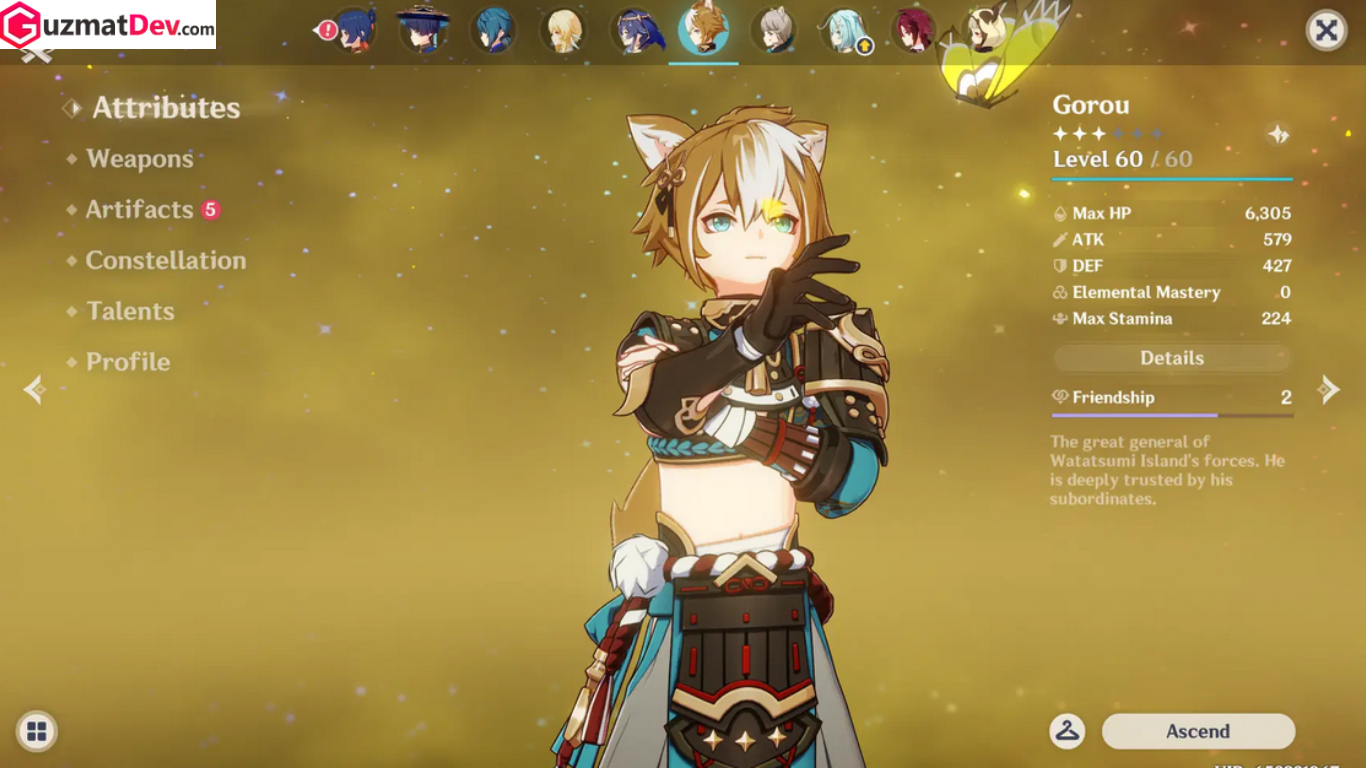1366x768 pixels.
Task: Open the Attributes menu entry
Action: click(x=166, y=108)
